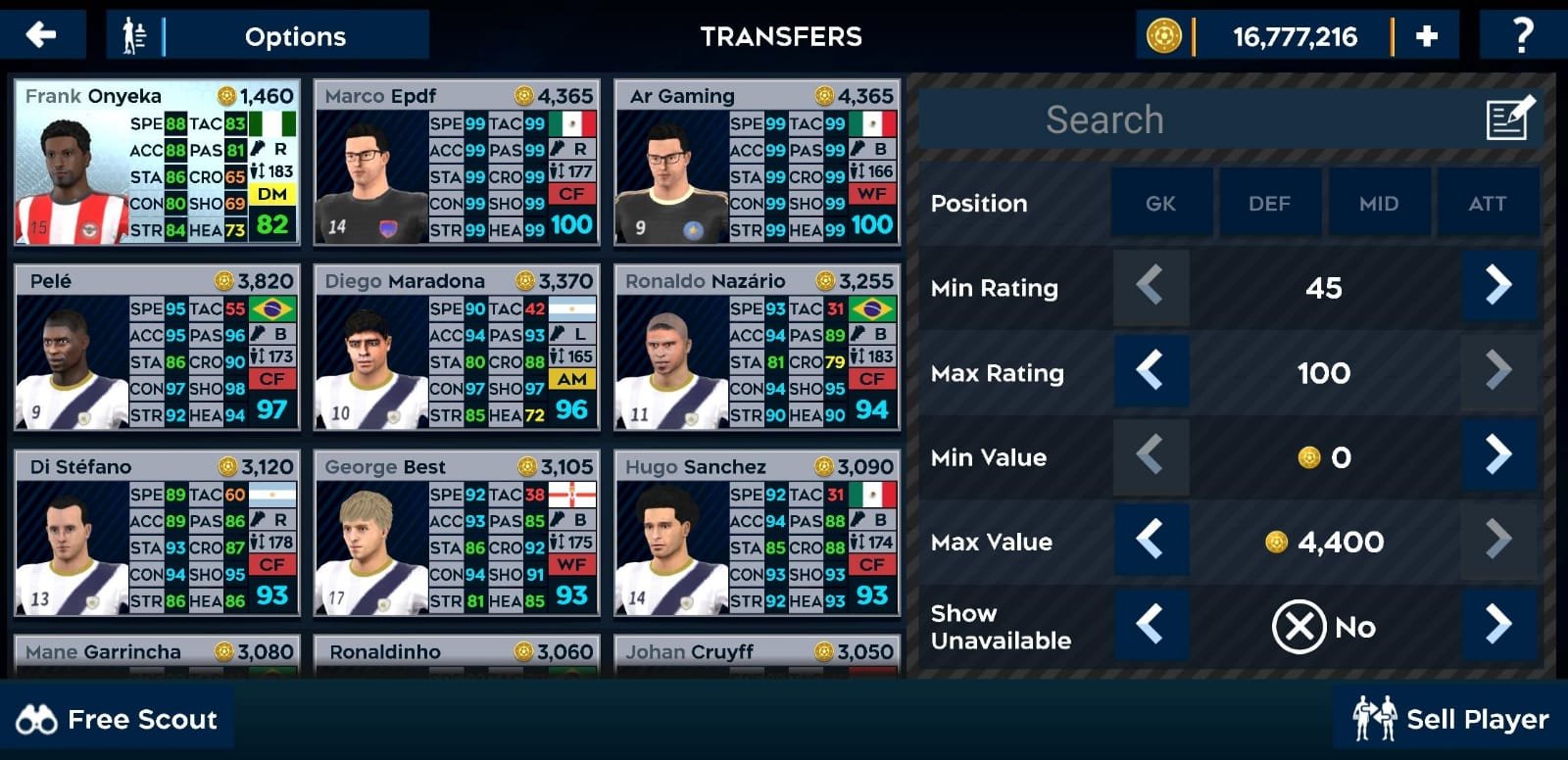Select the Hugo Sanchez player card
This screenshot has height=760, width=1568.
tap(757, 534)
